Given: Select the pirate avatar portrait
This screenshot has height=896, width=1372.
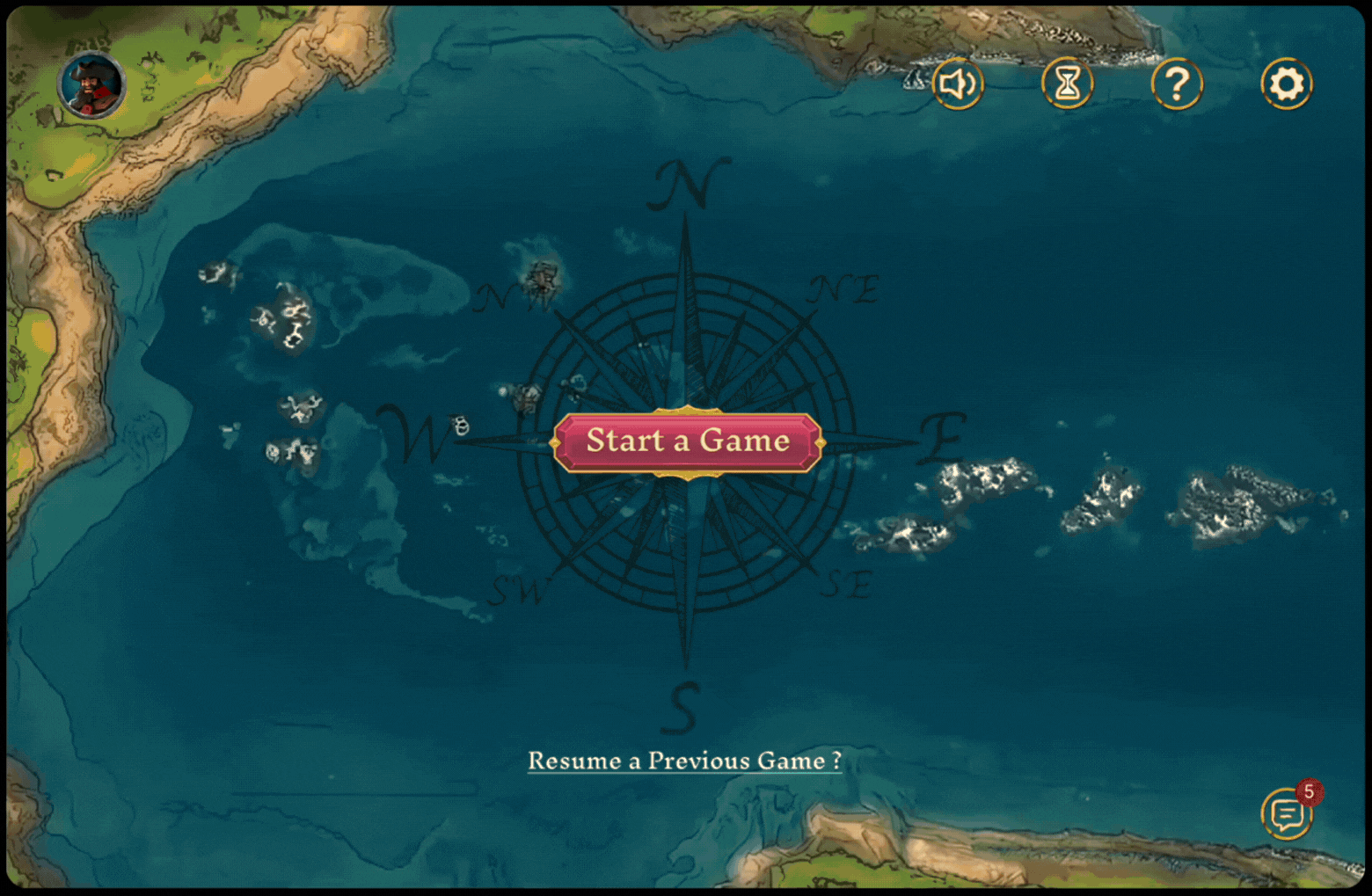Looking at the screenshot, I should click(91, 85).
